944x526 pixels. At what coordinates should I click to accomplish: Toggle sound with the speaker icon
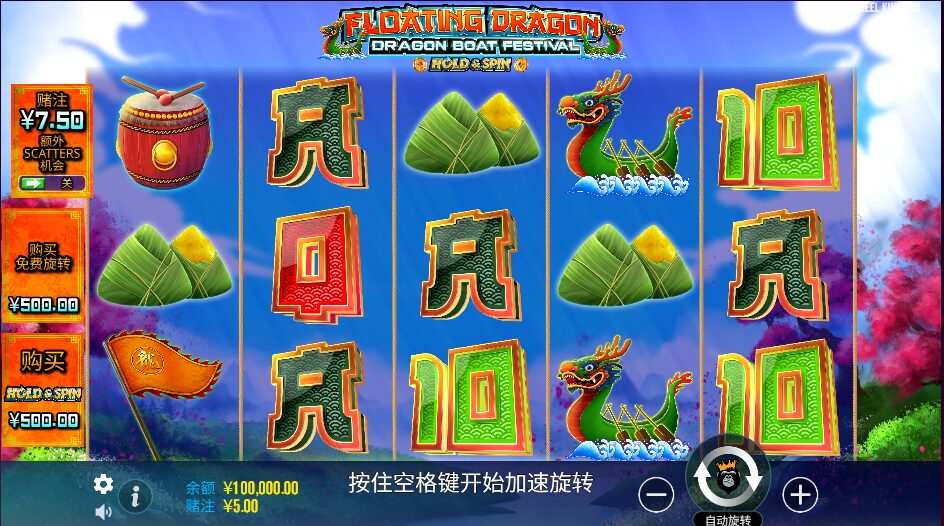pos(103,512)
